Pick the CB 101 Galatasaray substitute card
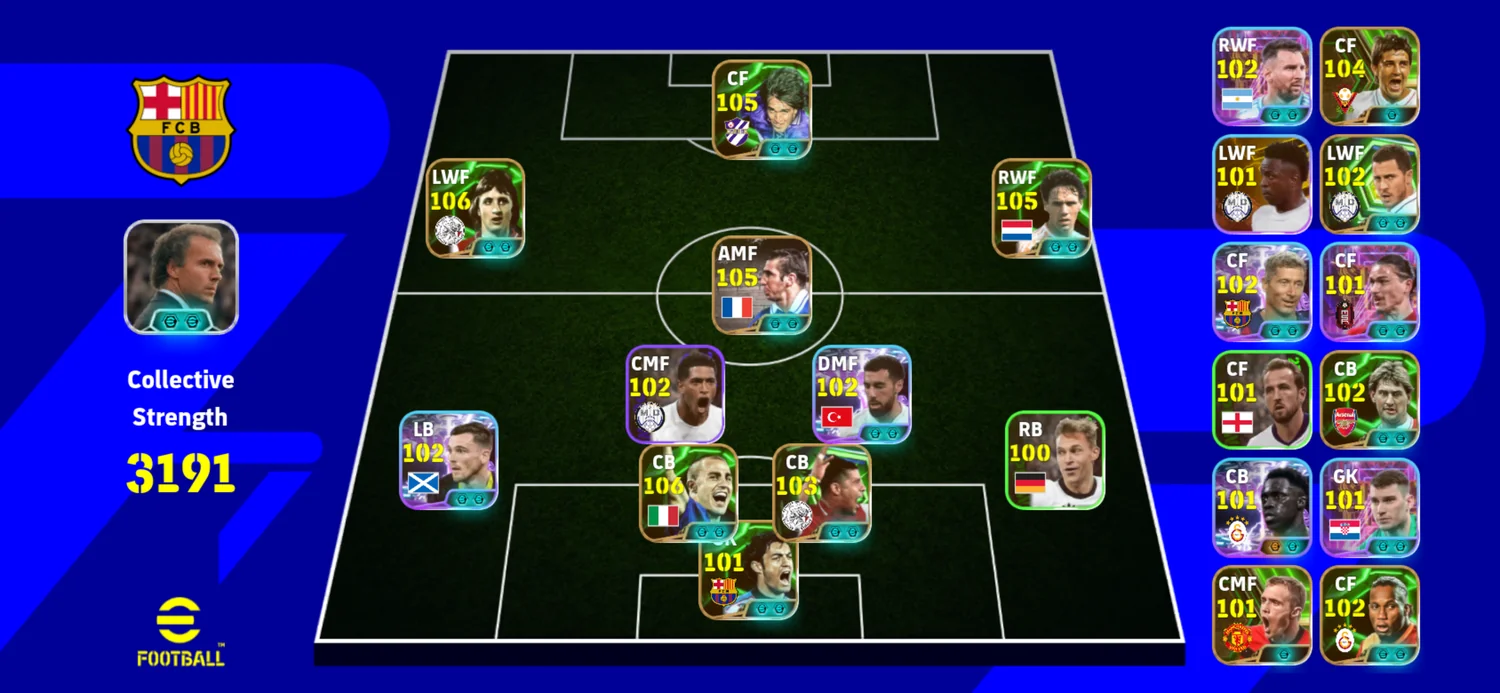 click(1262, 507)
